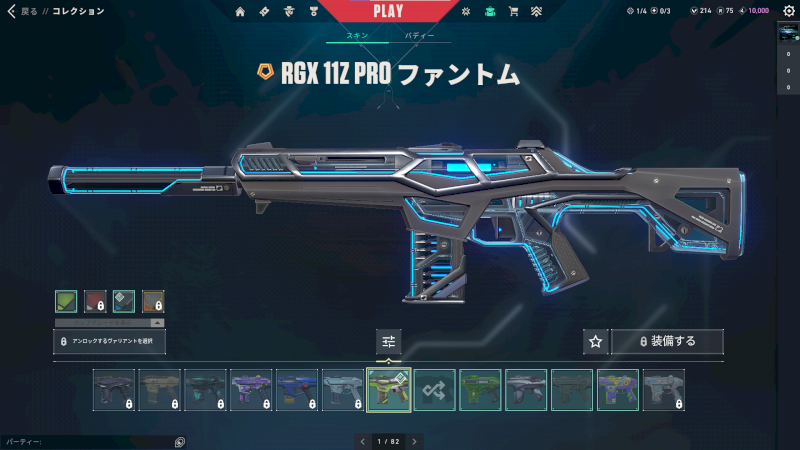This screenshot has height=450, width=800.
Task: Choose the green variant color swatch
Action: 66,301
